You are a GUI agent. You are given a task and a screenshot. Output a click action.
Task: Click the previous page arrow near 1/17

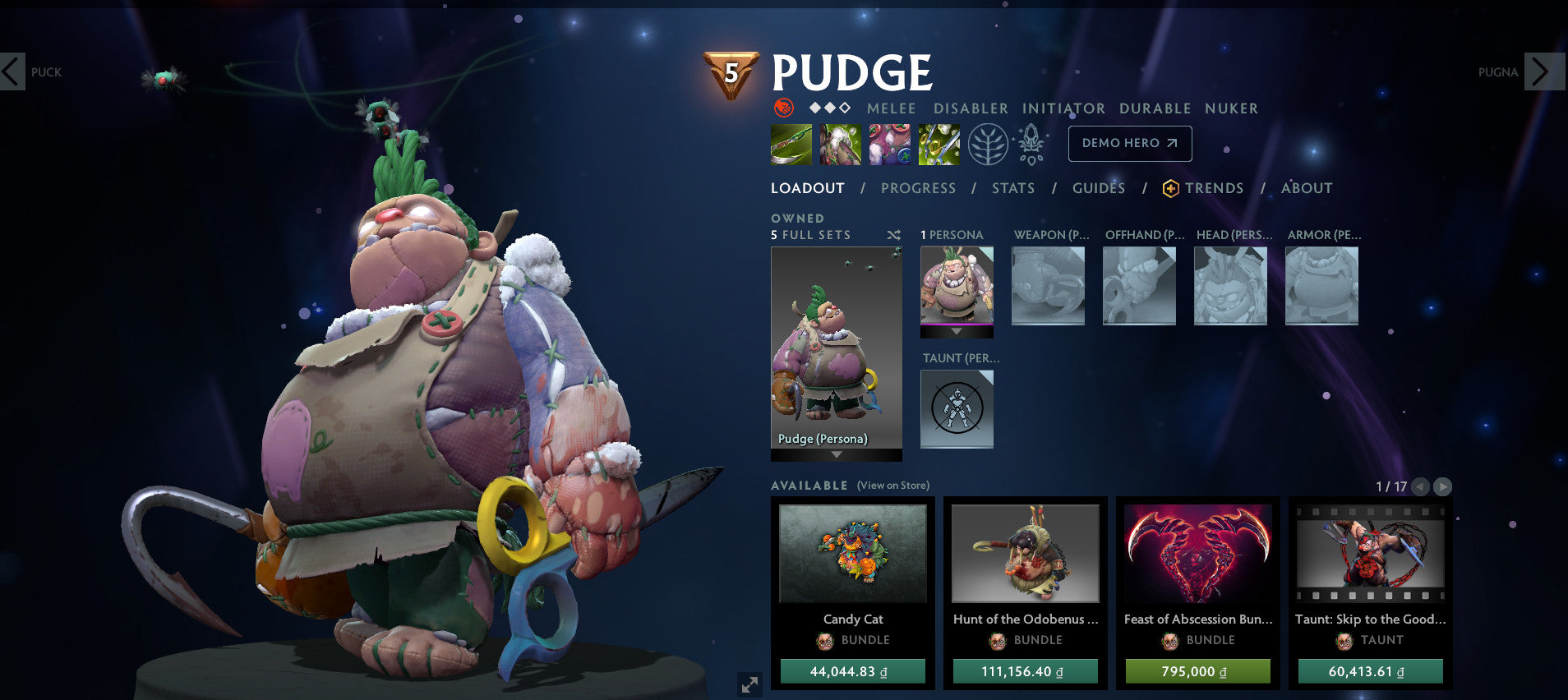tap(1419, 486)
